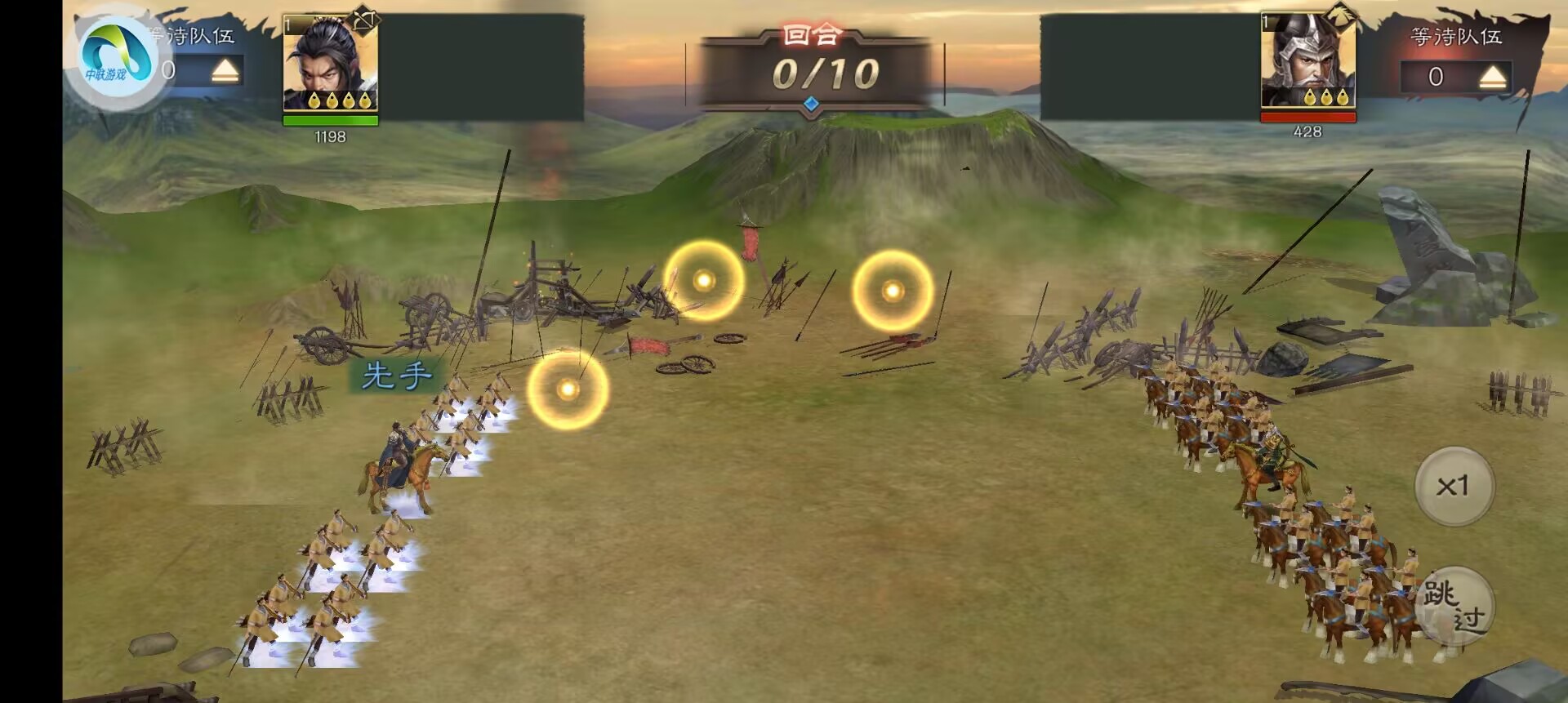Expand the left waiting team arrow
Viewport: 1568px width, 703px height.
point(225,72)
